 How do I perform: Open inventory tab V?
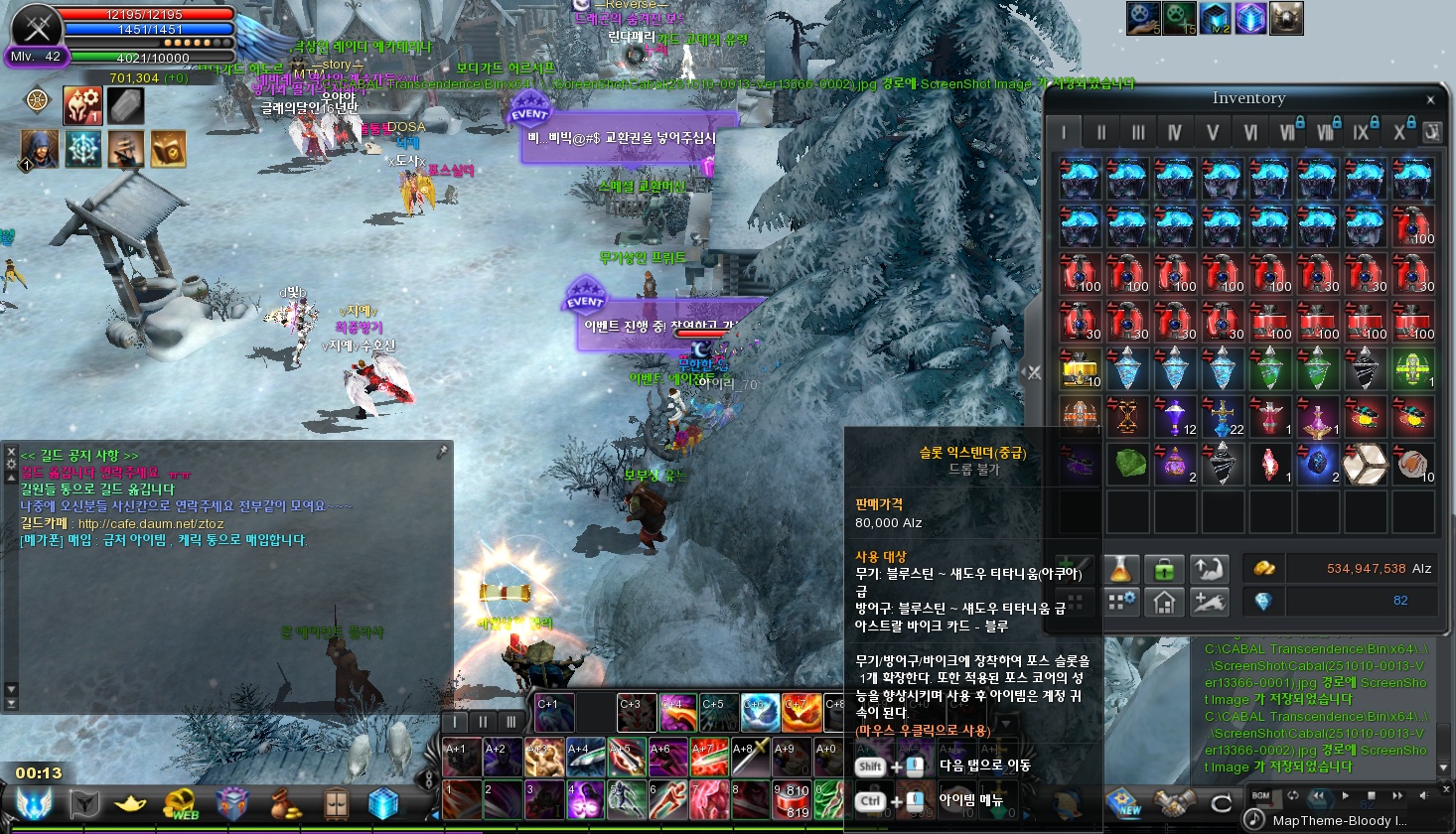coord(1212,132)
